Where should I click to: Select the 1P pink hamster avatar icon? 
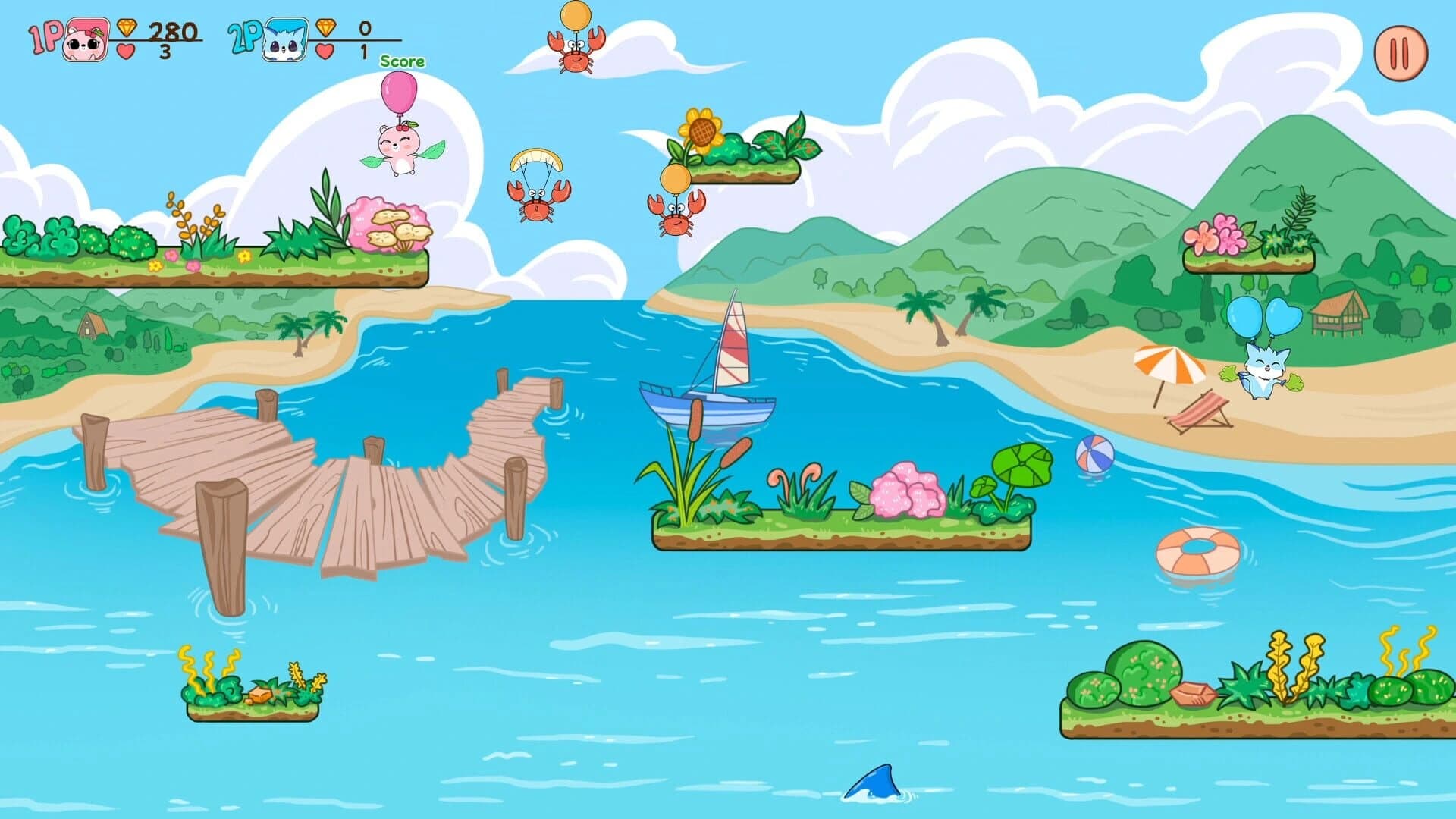pos(86,43)
